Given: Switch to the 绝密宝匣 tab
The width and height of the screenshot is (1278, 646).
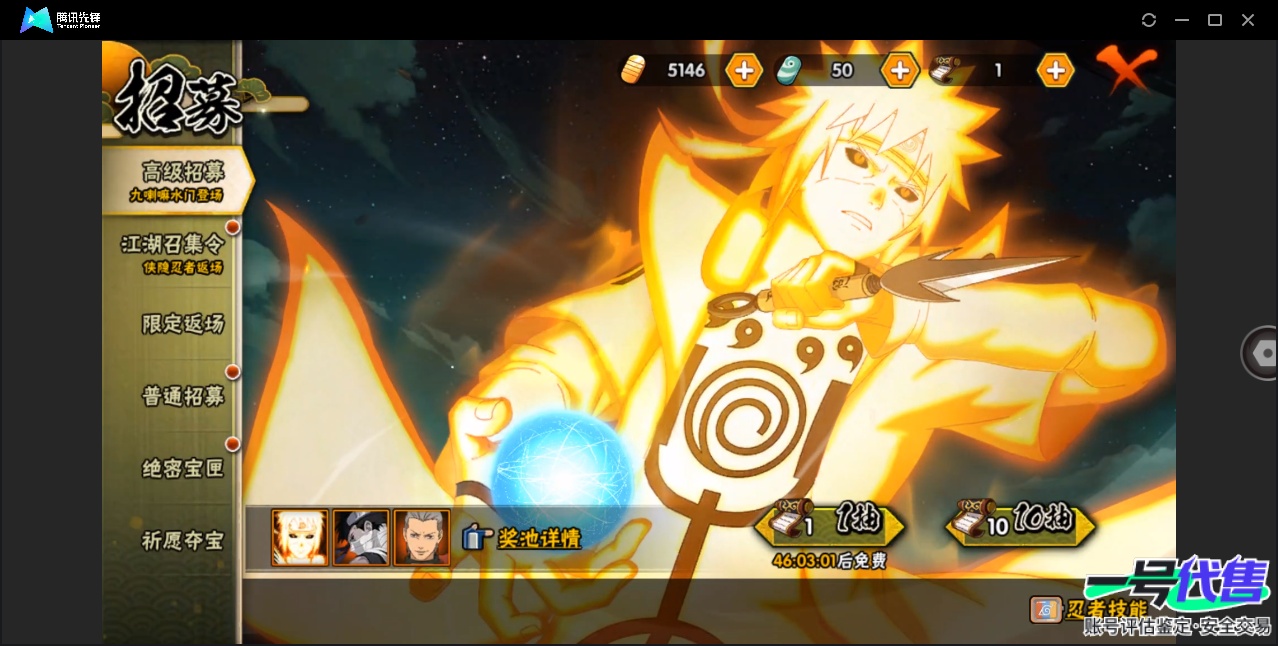Looking at the screenshot, I should (x=182, y=468).
